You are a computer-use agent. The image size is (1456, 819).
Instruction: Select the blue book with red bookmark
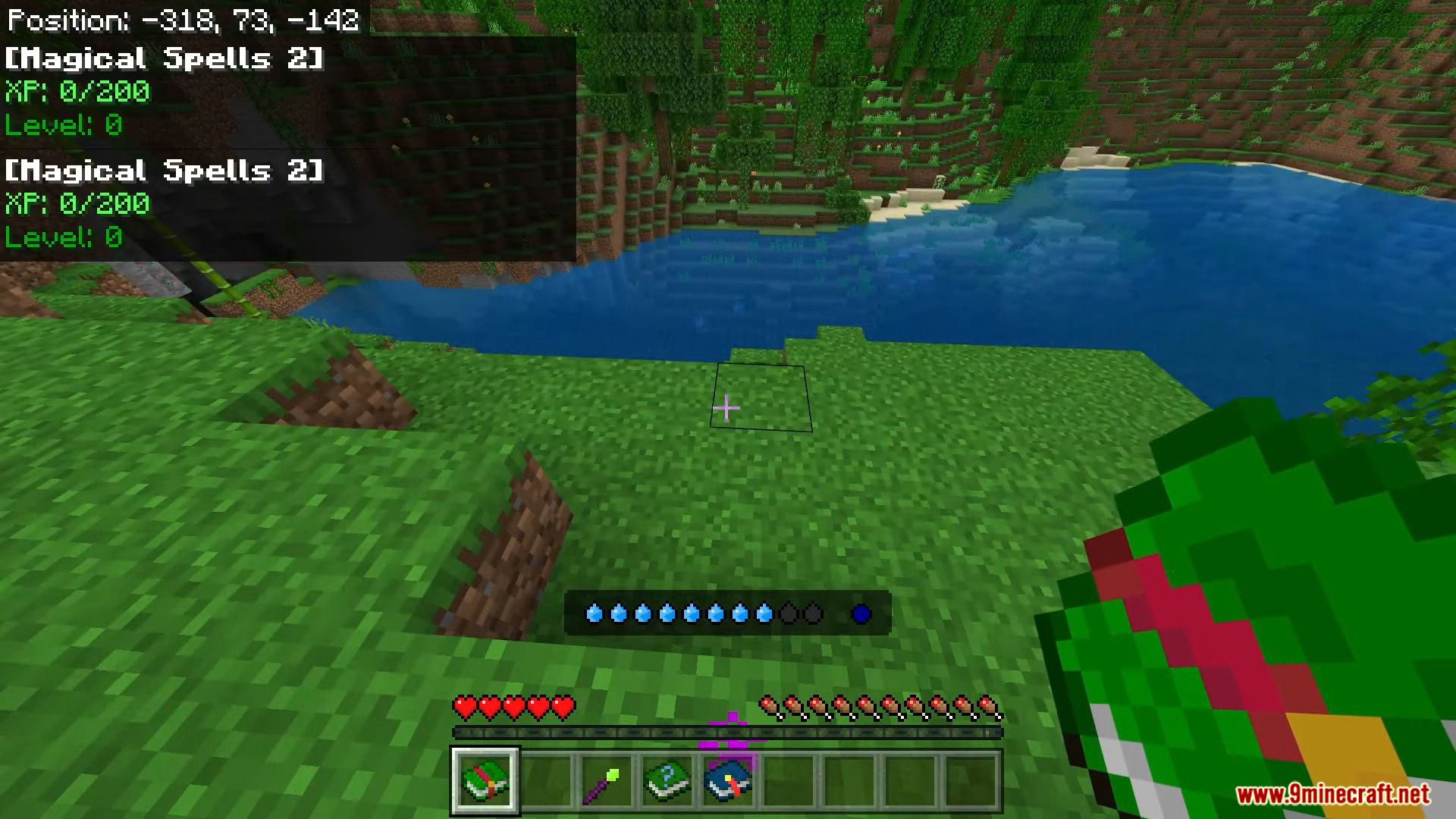coord(727,781)
